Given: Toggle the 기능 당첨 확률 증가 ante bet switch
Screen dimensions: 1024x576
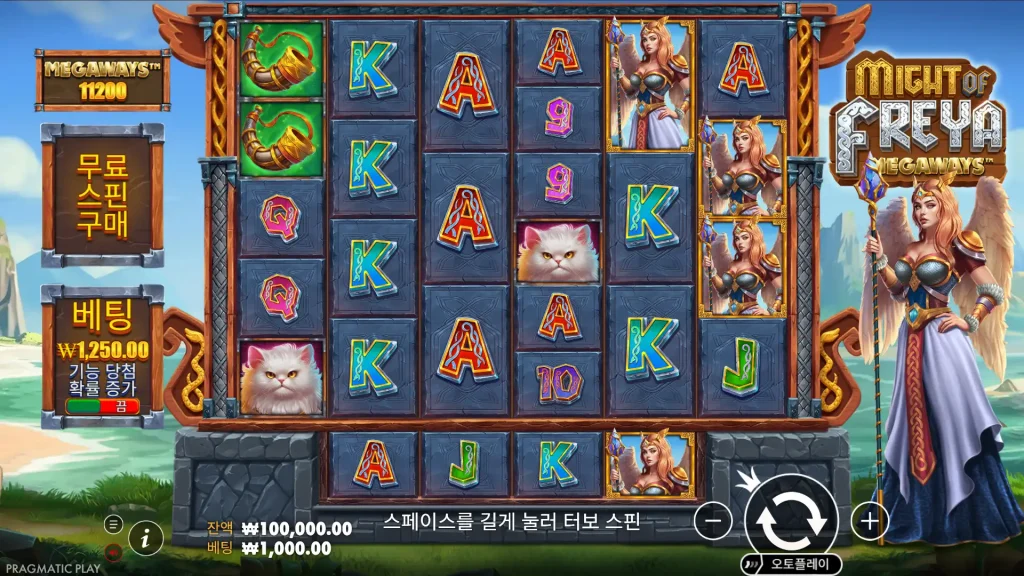Looking at the screenshot, I should click(102, 407).
